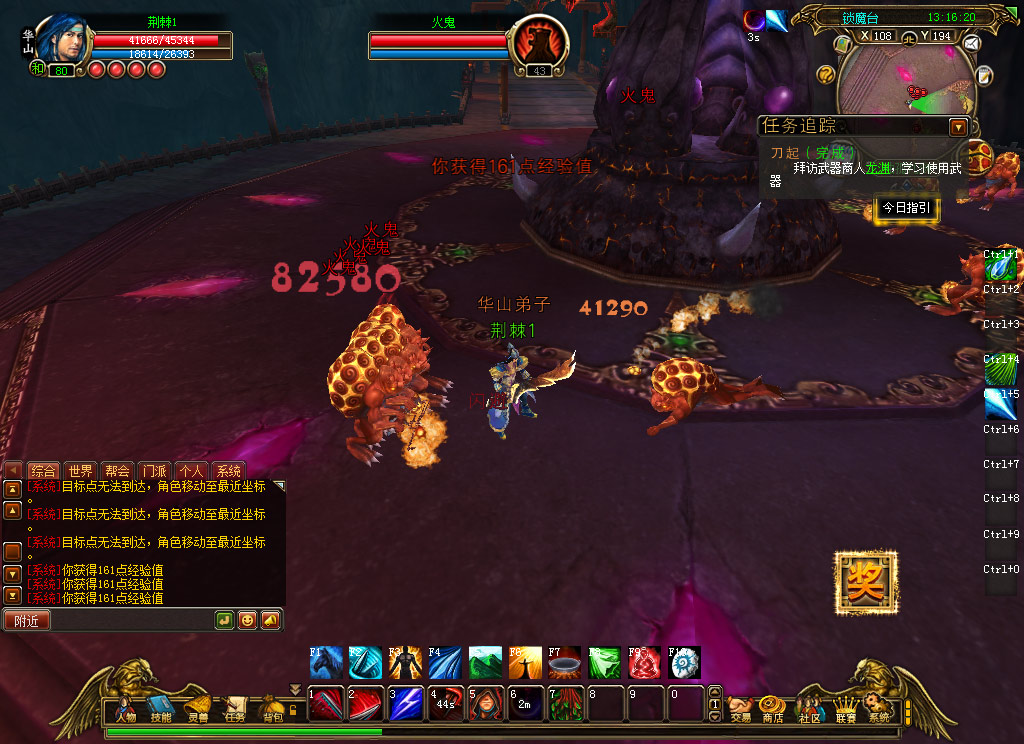Image resolution: width=1024 pixels, height=744 pixels.
Task: Collapse the 任务追踪 quest tracker arrow
Action: 958,127
